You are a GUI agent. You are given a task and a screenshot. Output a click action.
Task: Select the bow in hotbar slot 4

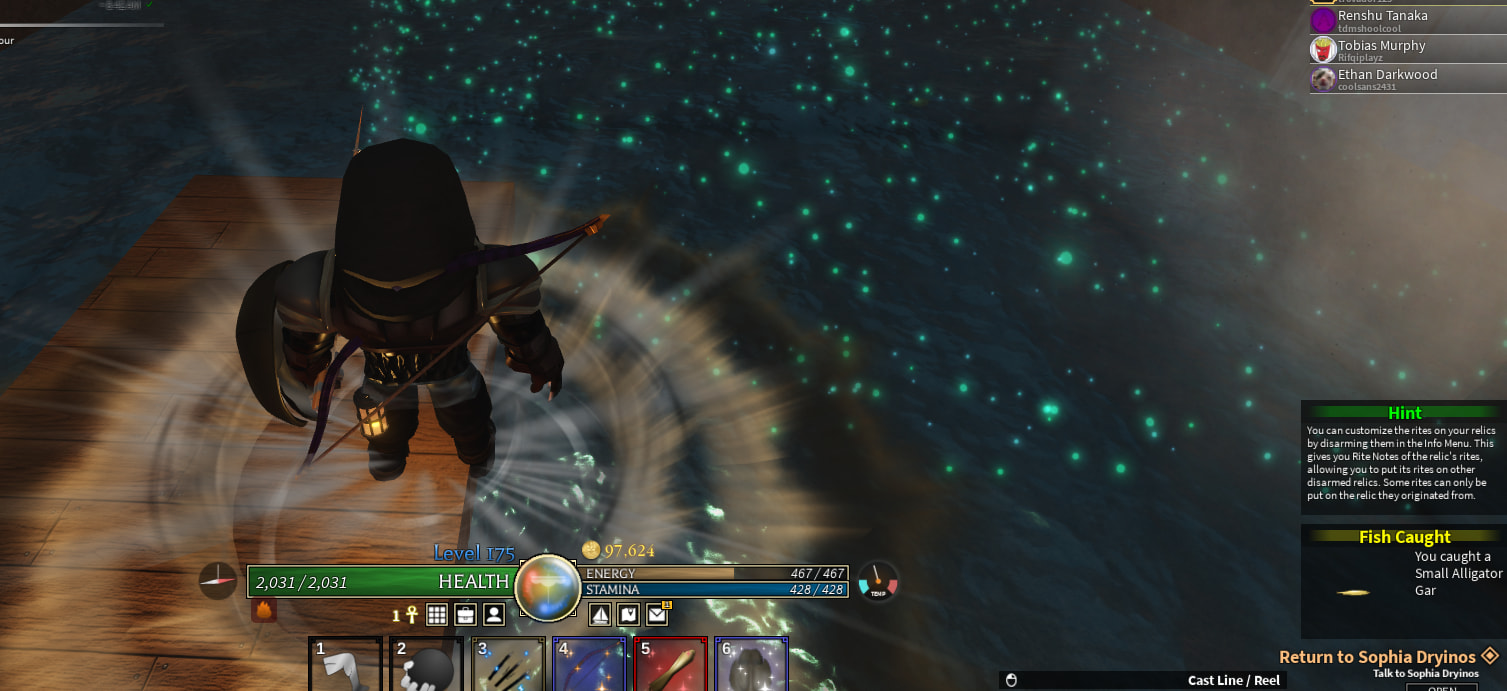click(589, 664)
